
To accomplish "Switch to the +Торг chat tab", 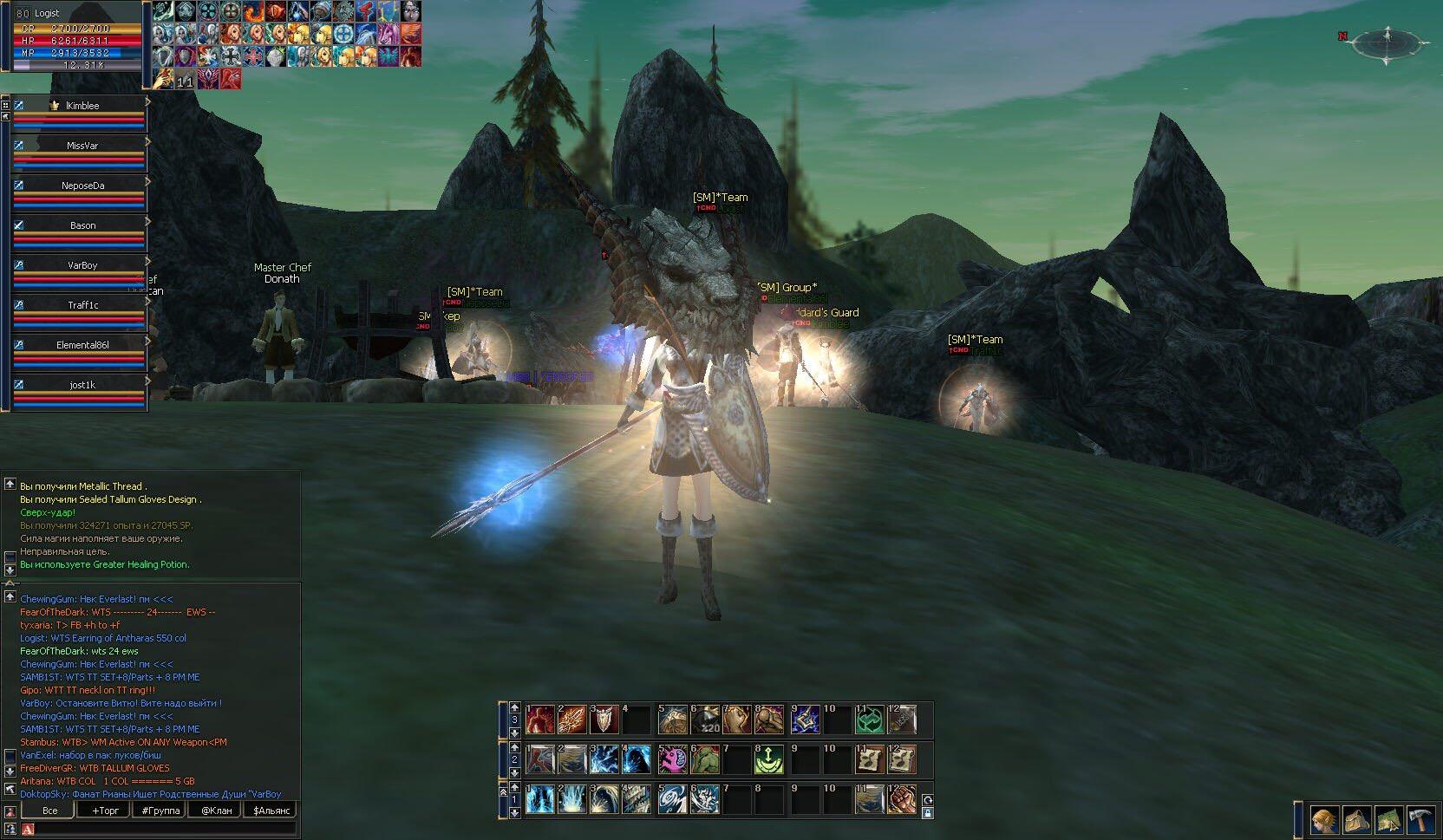I will point(104,811).
